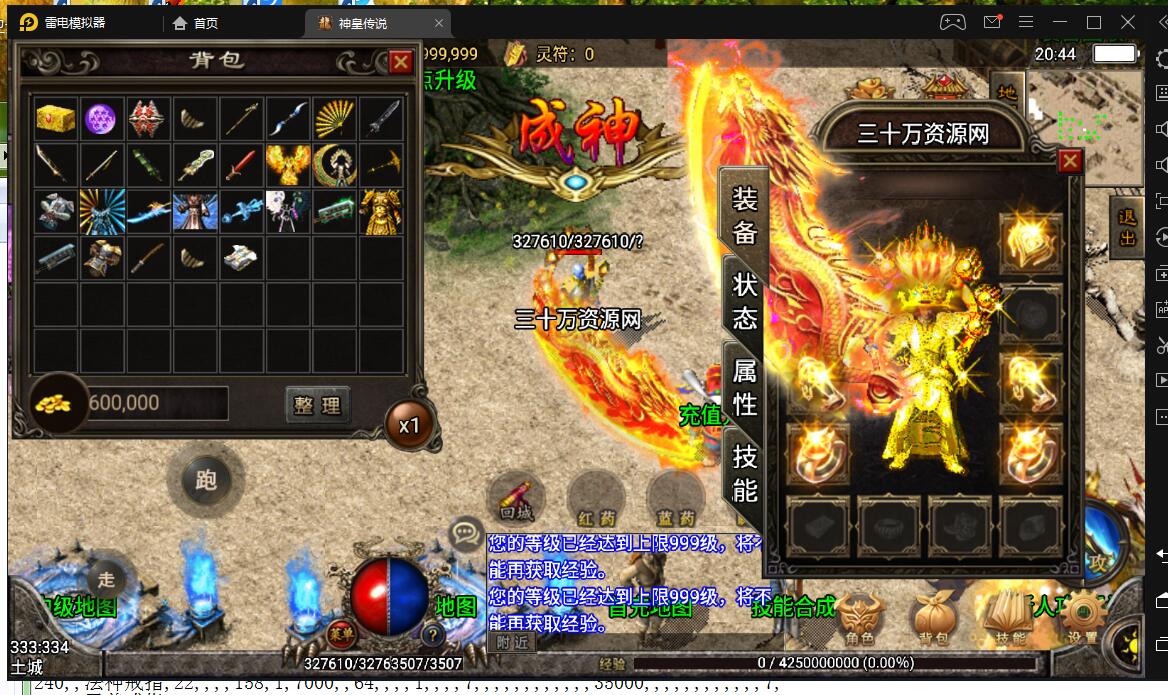Switch to the 状态 status tab
Screen dimensions: 1168x695
[745, 301]
